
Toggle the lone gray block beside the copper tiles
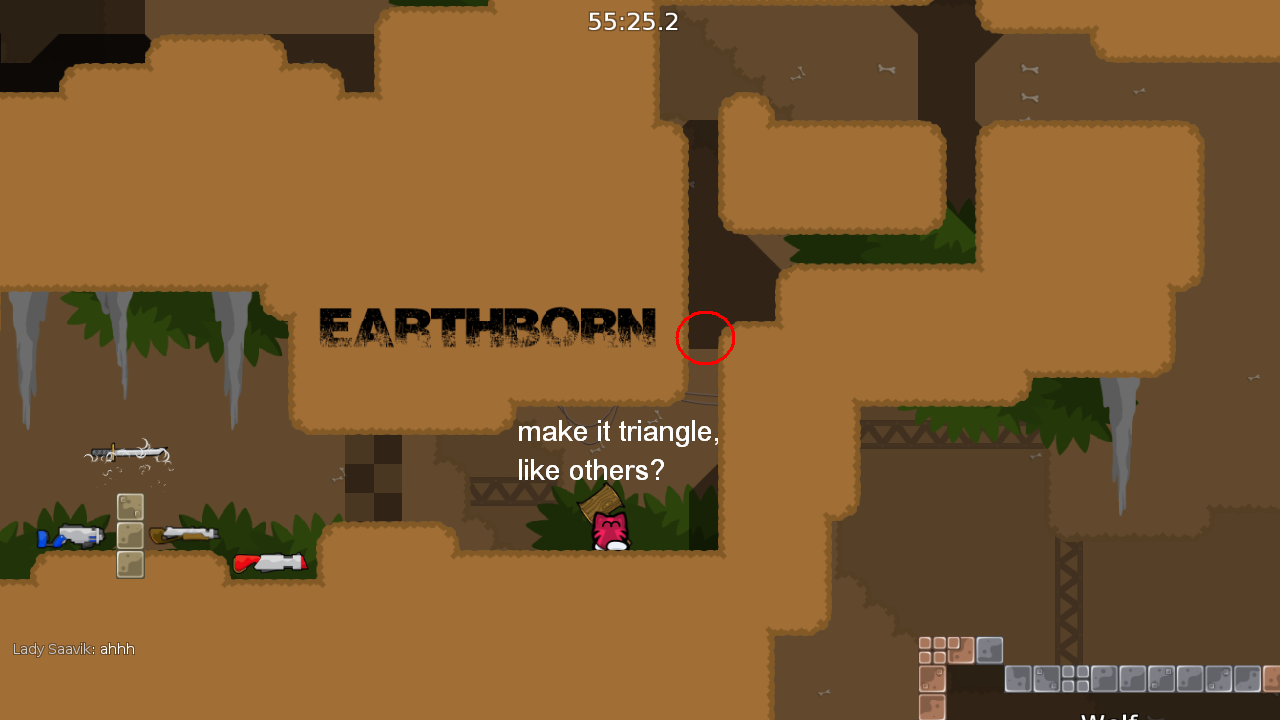click(988, 650)
